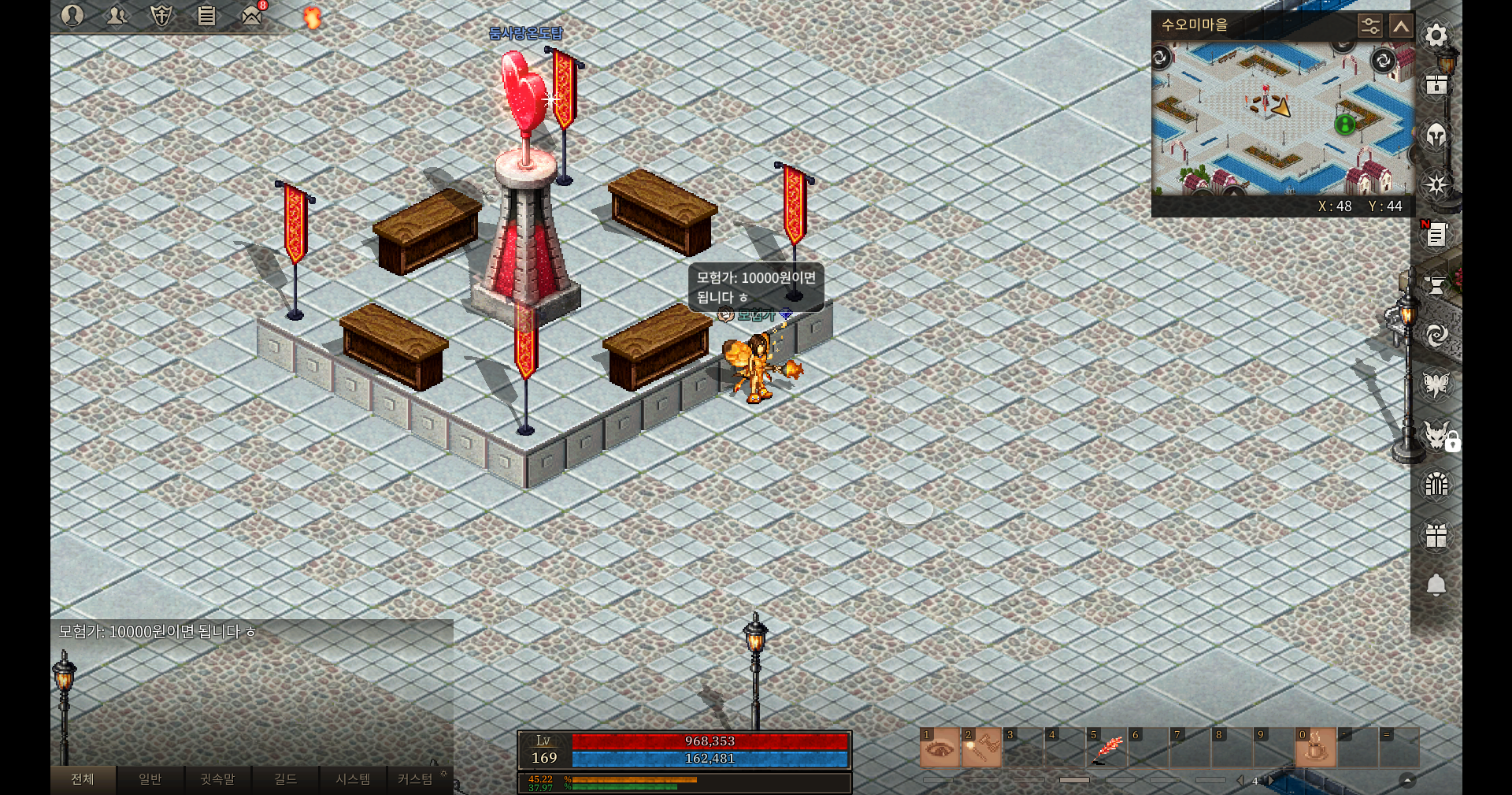Click the Suomi village minimap
This screenshot has width=1512, height=795.
(x=1282, y=118)
